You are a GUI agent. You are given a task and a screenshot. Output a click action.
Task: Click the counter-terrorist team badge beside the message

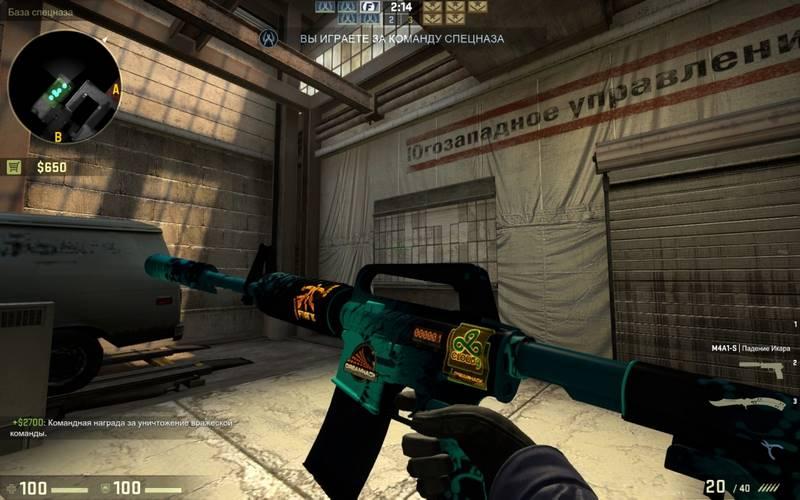267,38
